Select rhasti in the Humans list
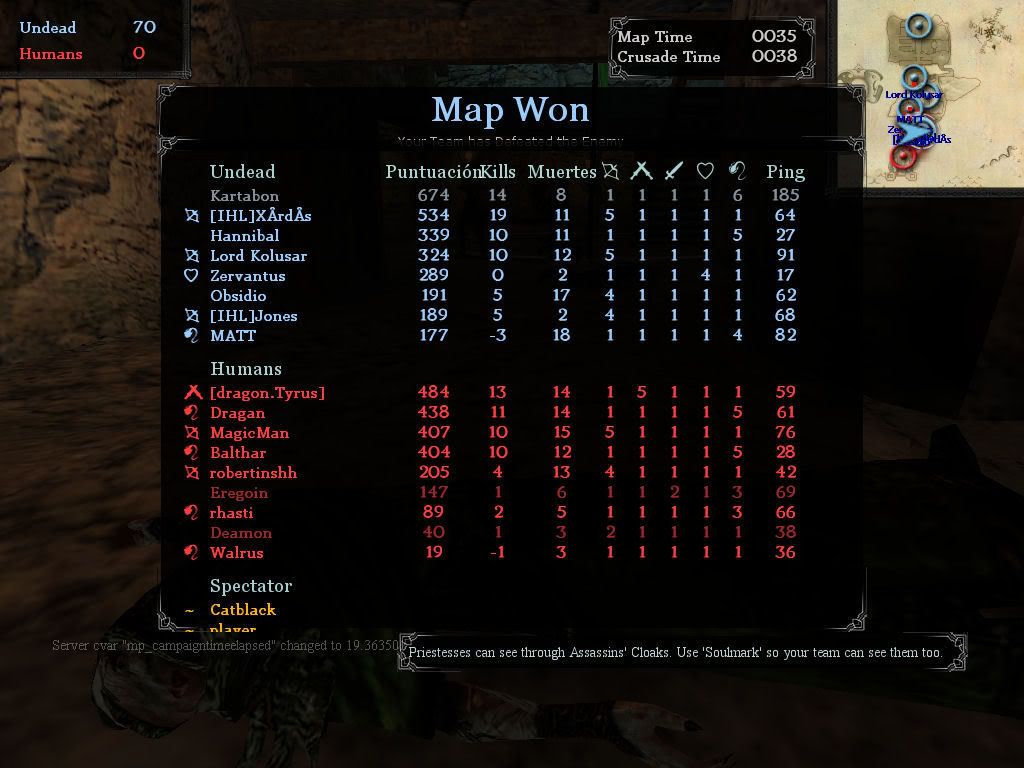Image resolution: width=1024 pixels, height=768 pixels. [232, 513]
